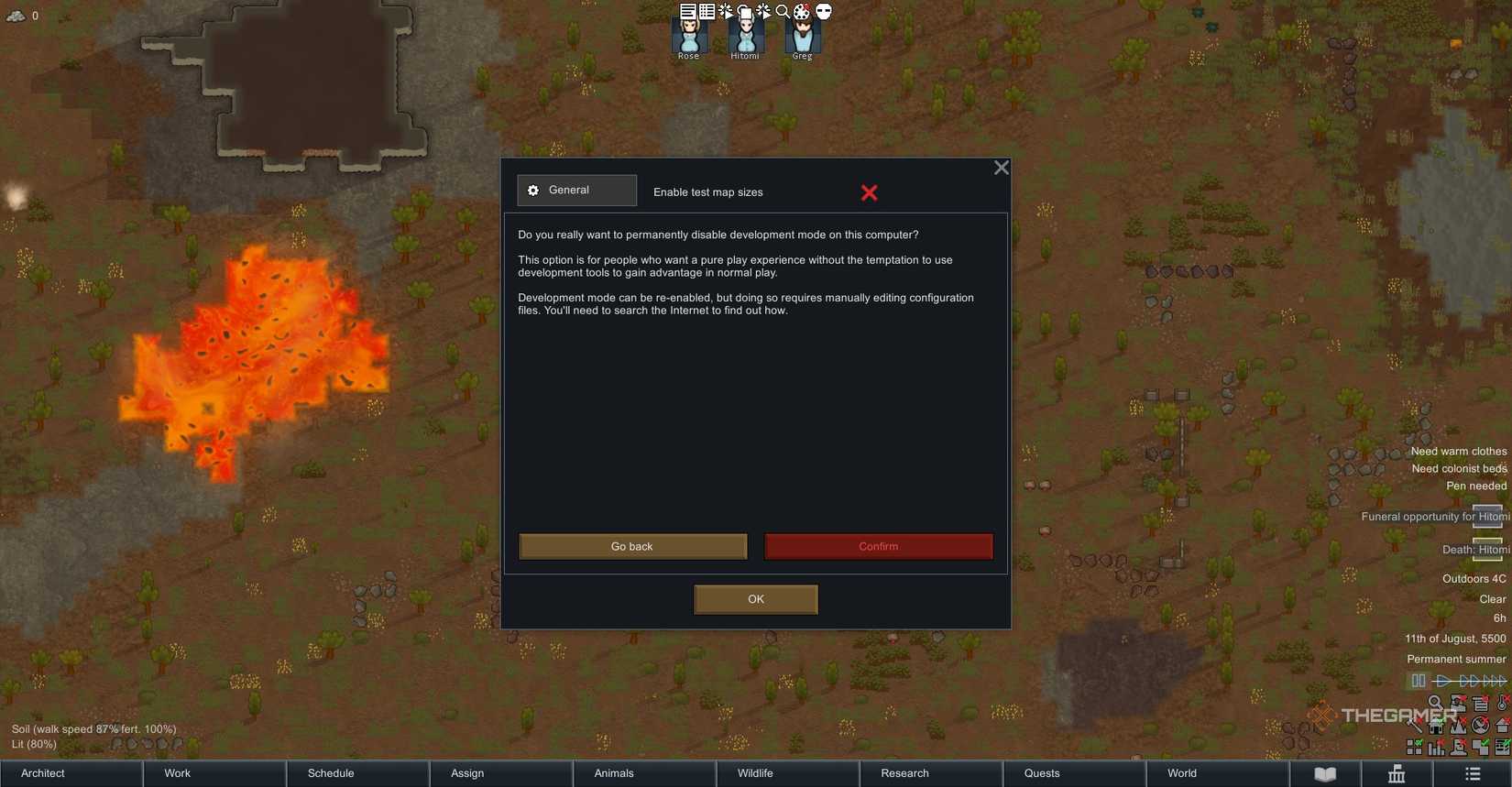The image size is (1512, 787).
Task: Toggle god mode with the mask icon
Action: point(823,11)
